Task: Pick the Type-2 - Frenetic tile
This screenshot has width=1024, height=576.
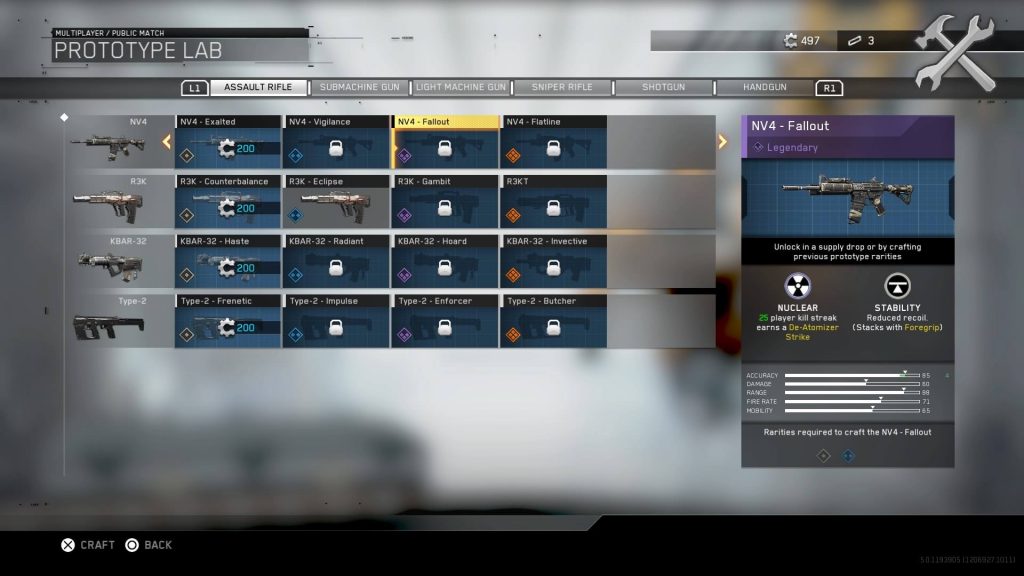Action: (x=228, y=322)
